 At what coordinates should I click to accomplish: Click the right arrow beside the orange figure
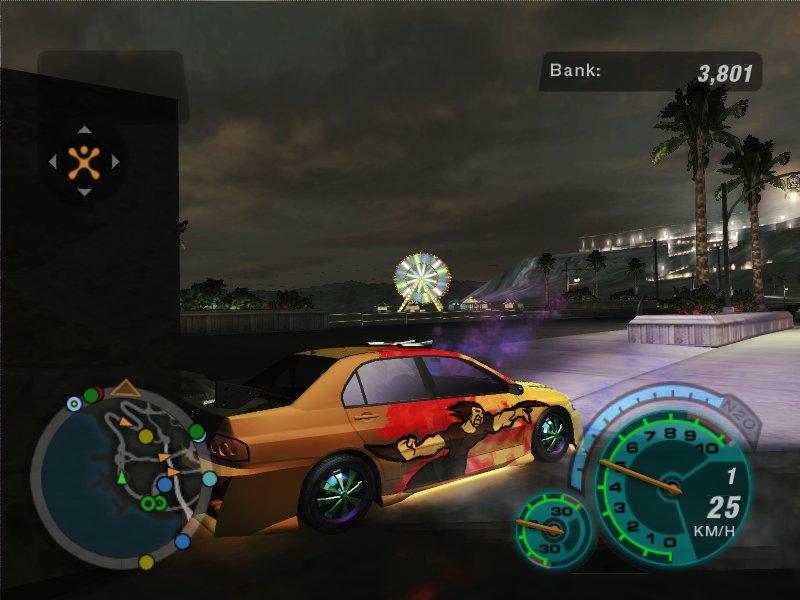pyautogui.click(x=115, y=160)
